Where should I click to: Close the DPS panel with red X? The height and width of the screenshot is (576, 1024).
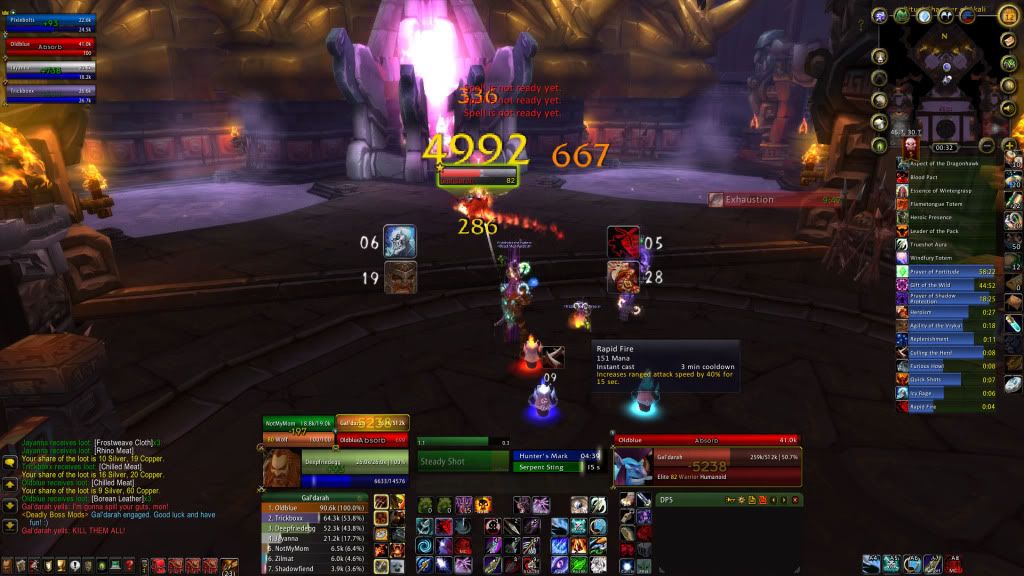click(796, 500)
